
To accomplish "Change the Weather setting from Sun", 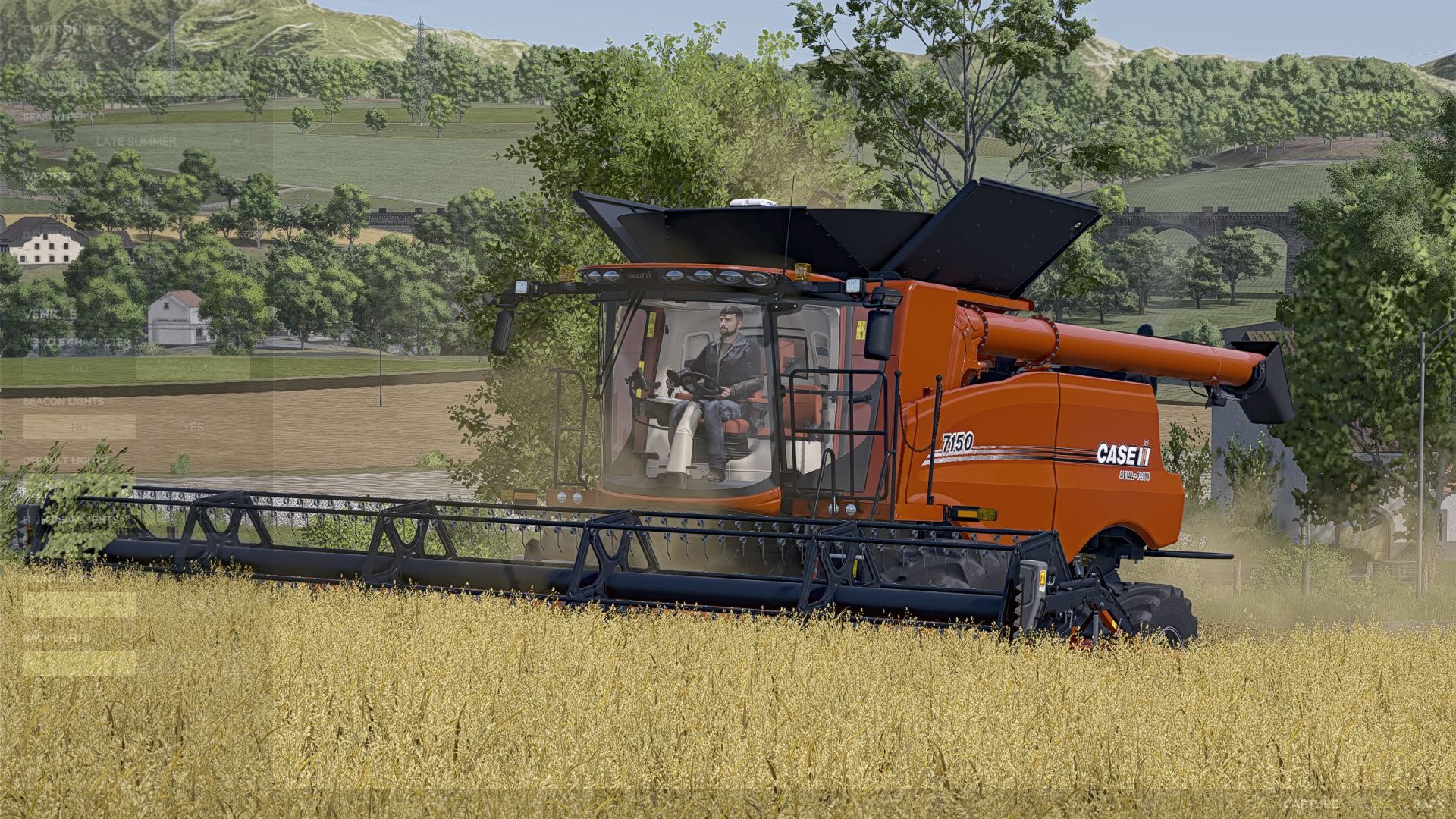I will [x=135, y=200].
